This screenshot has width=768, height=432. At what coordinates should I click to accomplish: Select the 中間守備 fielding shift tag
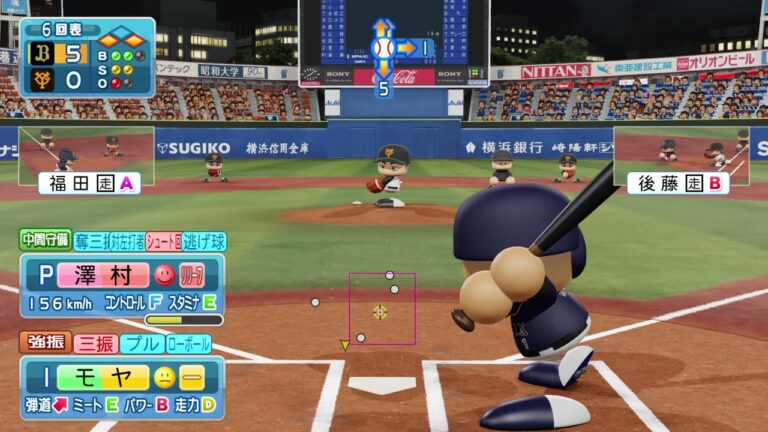click(44, 240)
